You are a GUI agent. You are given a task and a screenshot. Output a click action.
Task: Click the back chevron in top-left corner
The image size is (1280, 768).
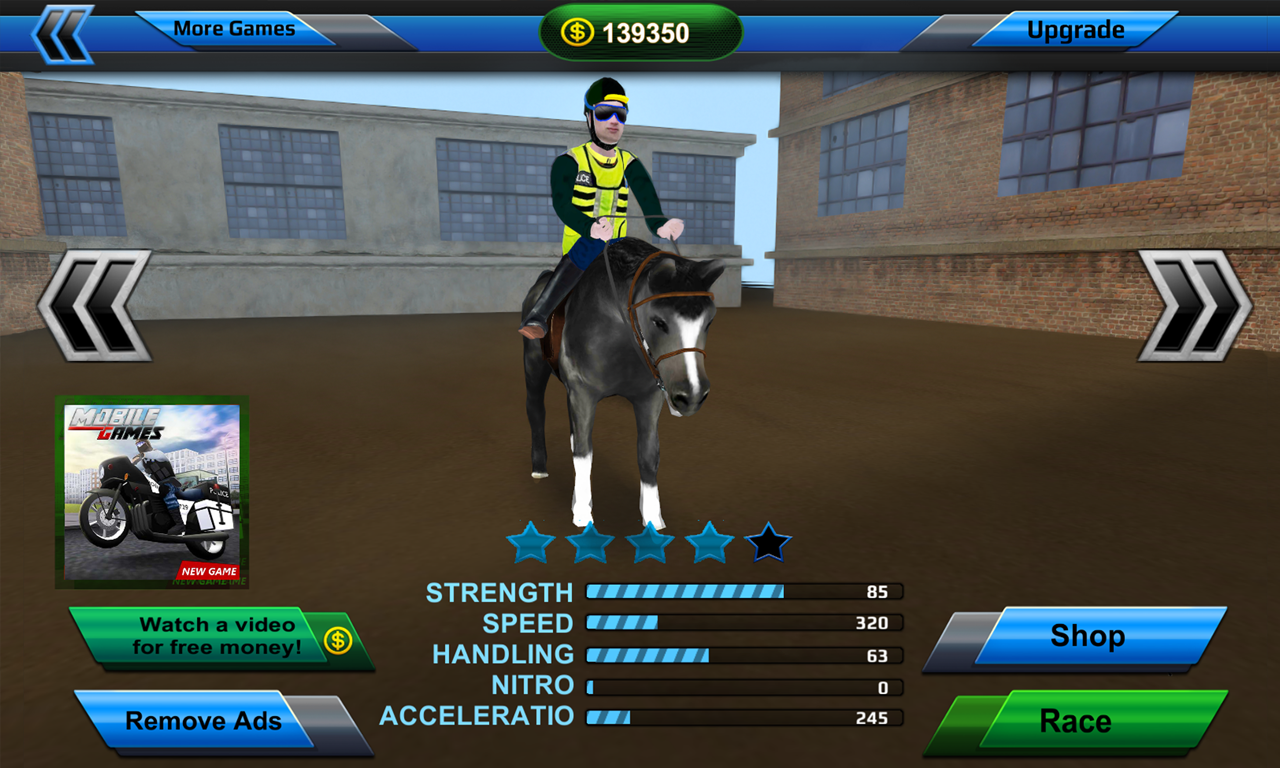coord(62,29)
